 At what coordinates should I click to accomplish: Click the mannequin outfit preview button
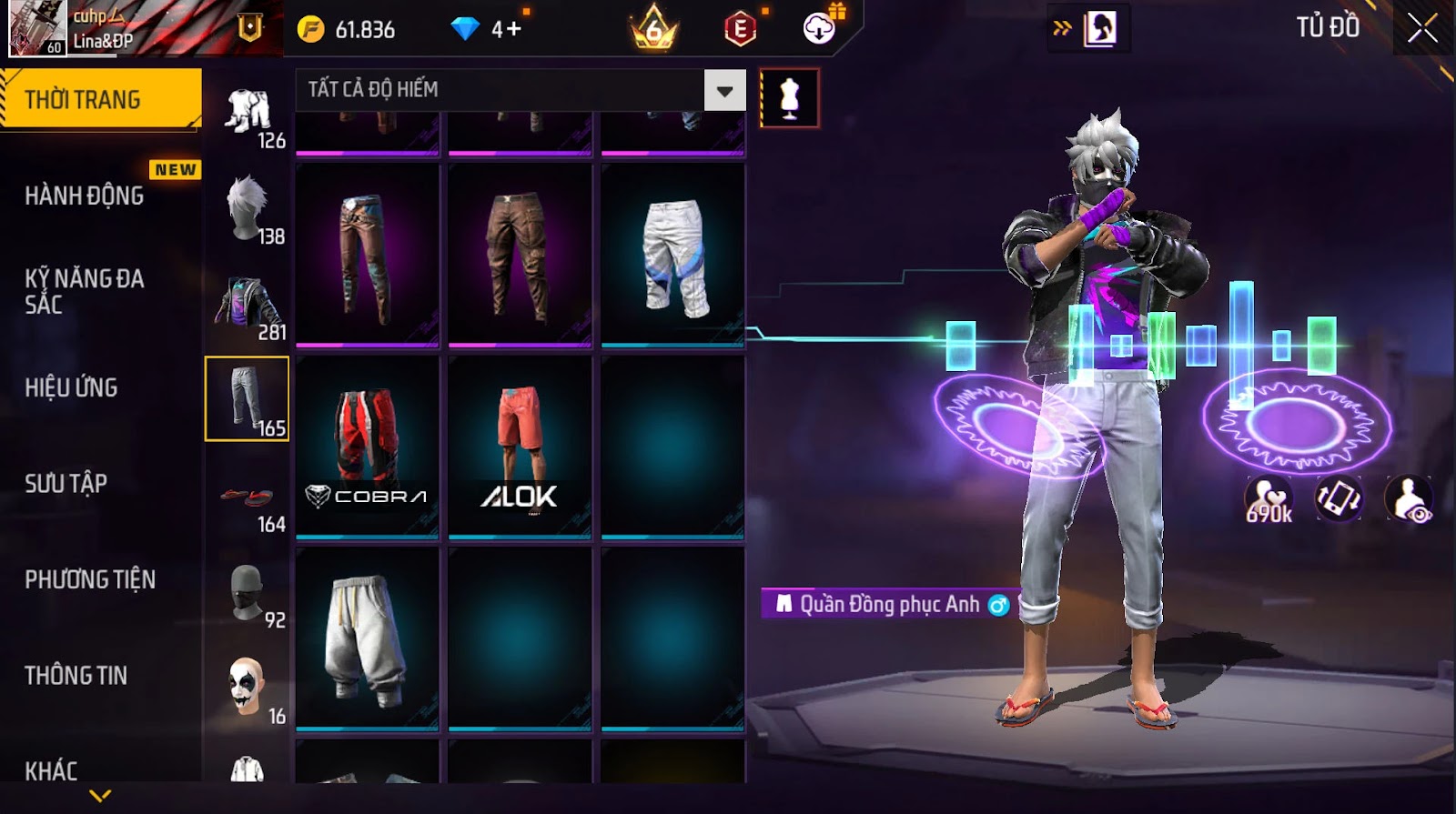pos(789,98)
